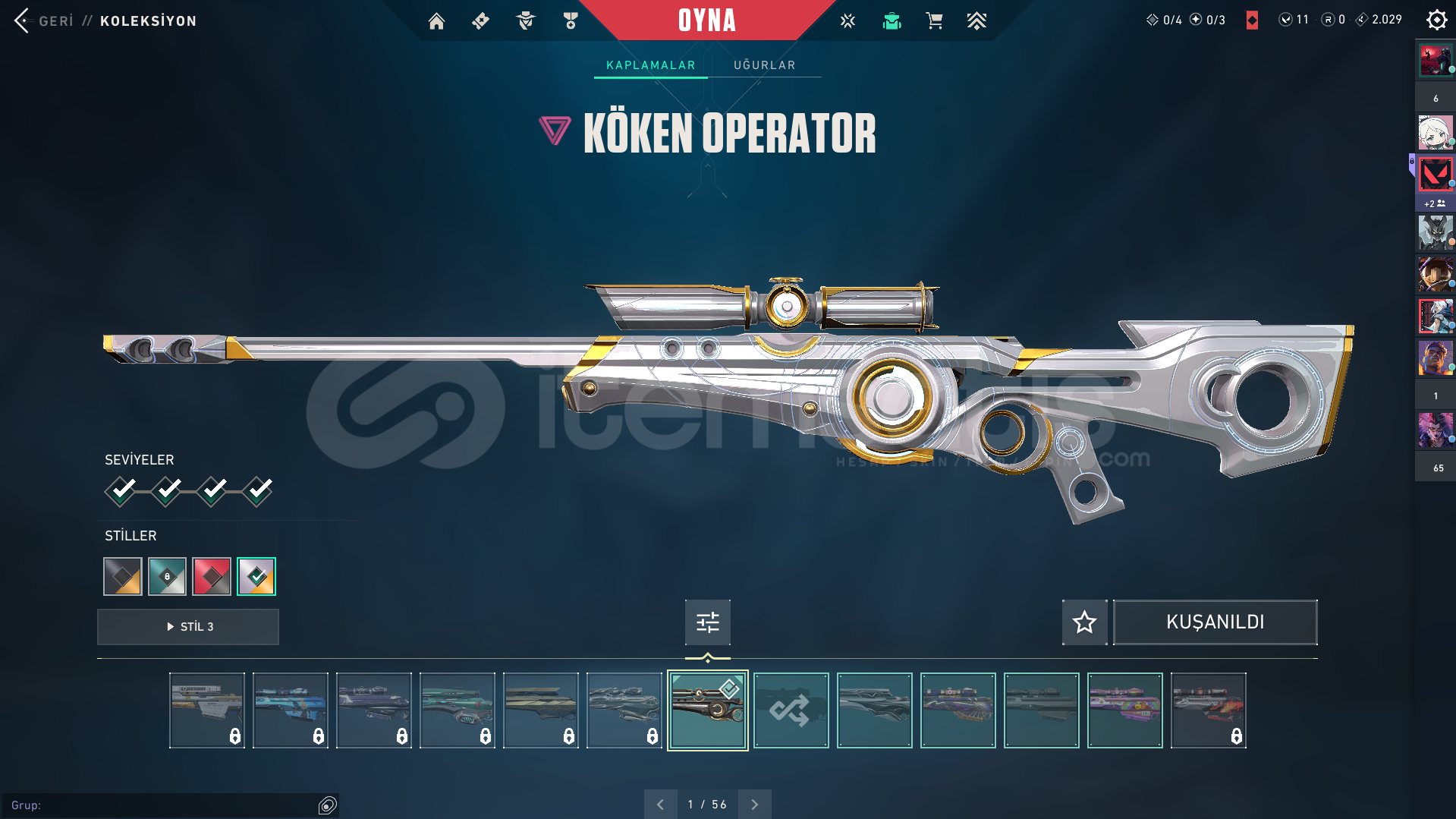This screenshot has height=819, width=1456.
Task: Open the settings gear
Action: click(1436, 20)
